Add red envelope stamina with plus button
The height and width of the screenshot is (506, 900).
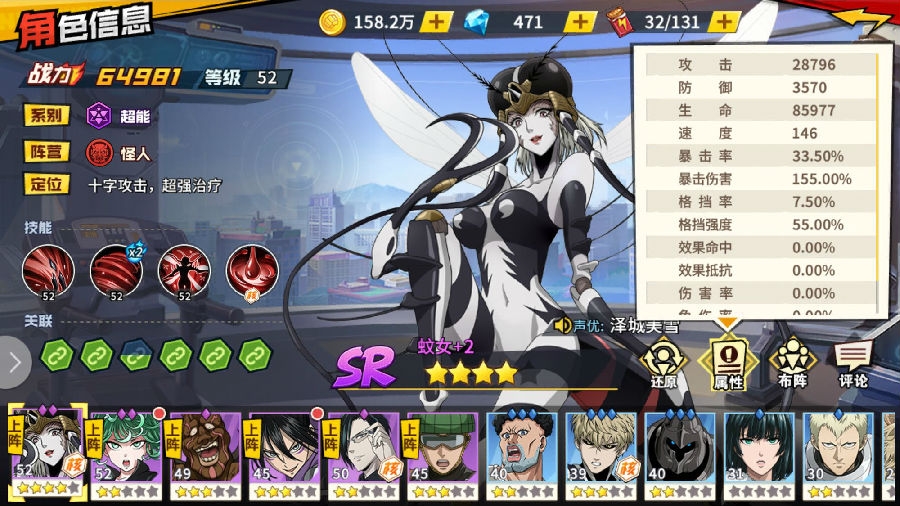[x=725, y=21]
